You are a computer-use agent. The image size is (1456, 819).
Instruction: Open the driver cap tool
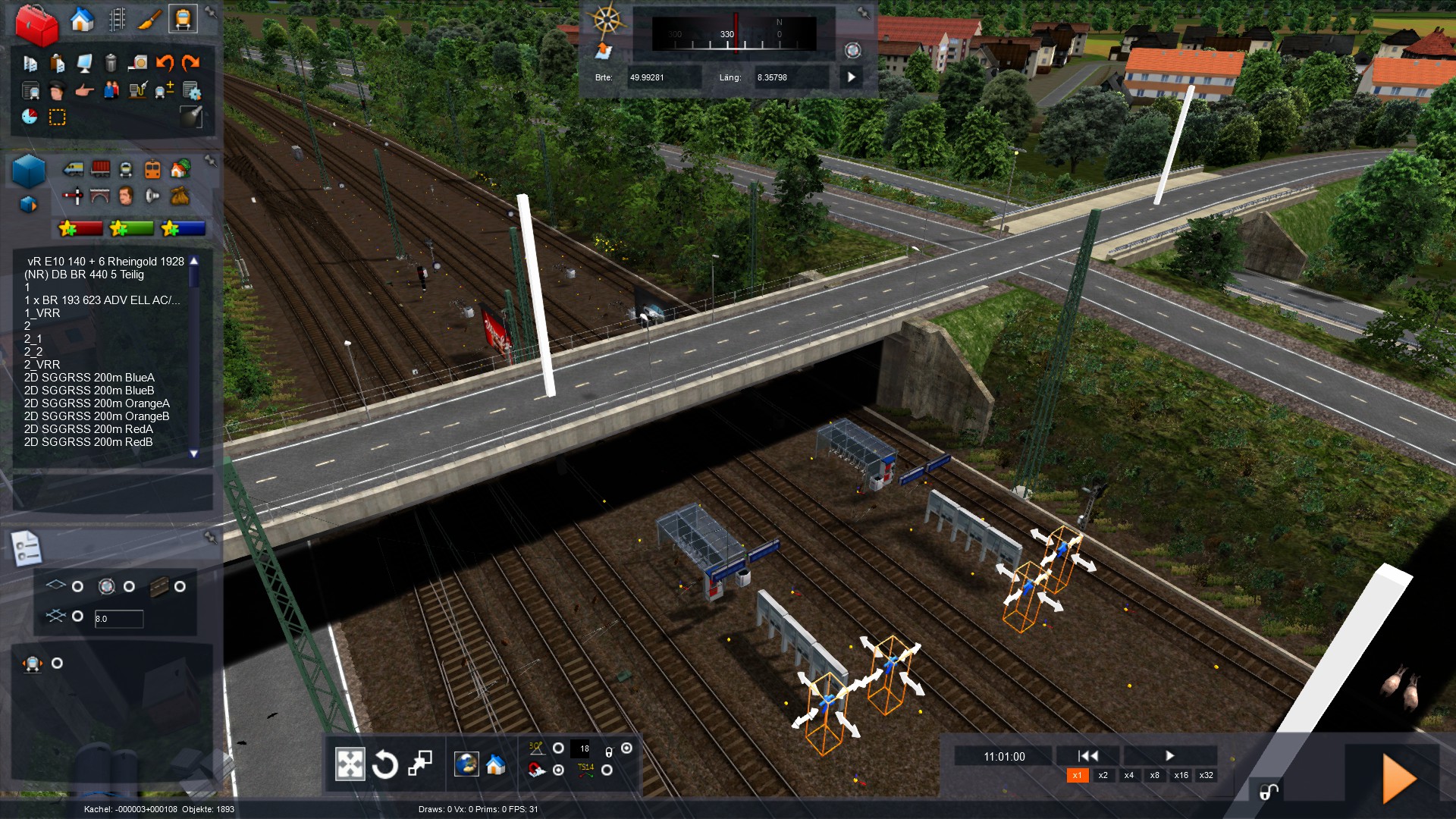click(57, 91)
